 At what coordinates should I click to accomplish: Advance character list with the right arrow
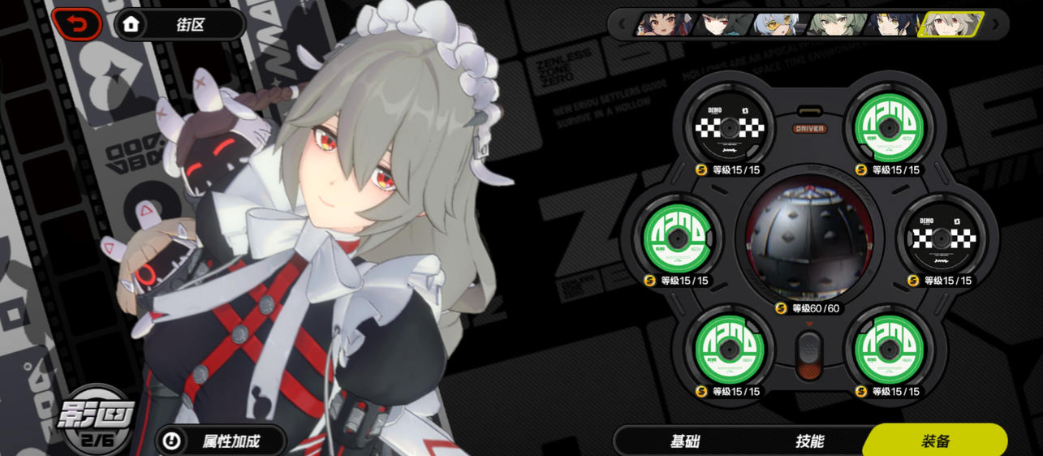[x=996, y=24]
